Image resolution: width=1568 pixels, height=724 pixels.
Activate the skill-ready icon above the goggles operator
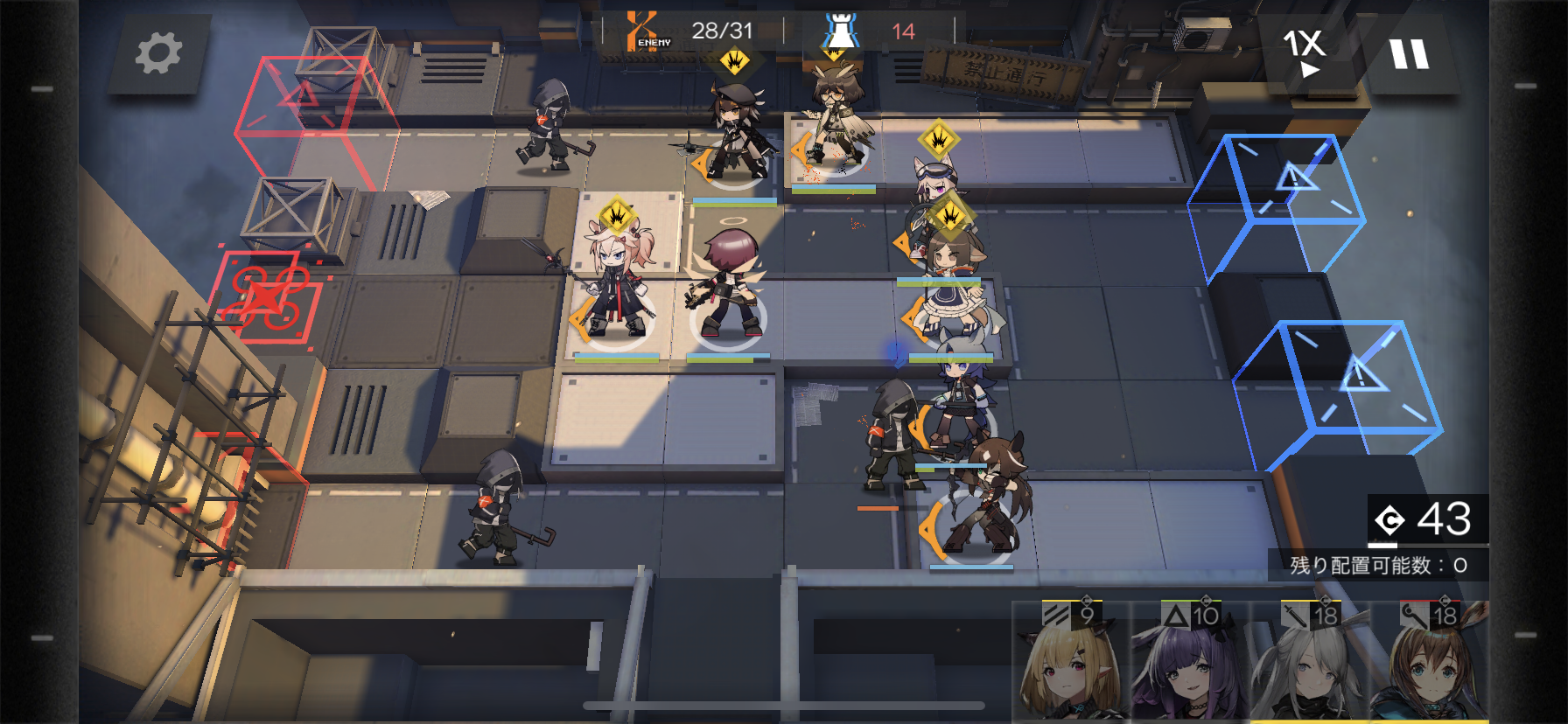click(939, 138)
